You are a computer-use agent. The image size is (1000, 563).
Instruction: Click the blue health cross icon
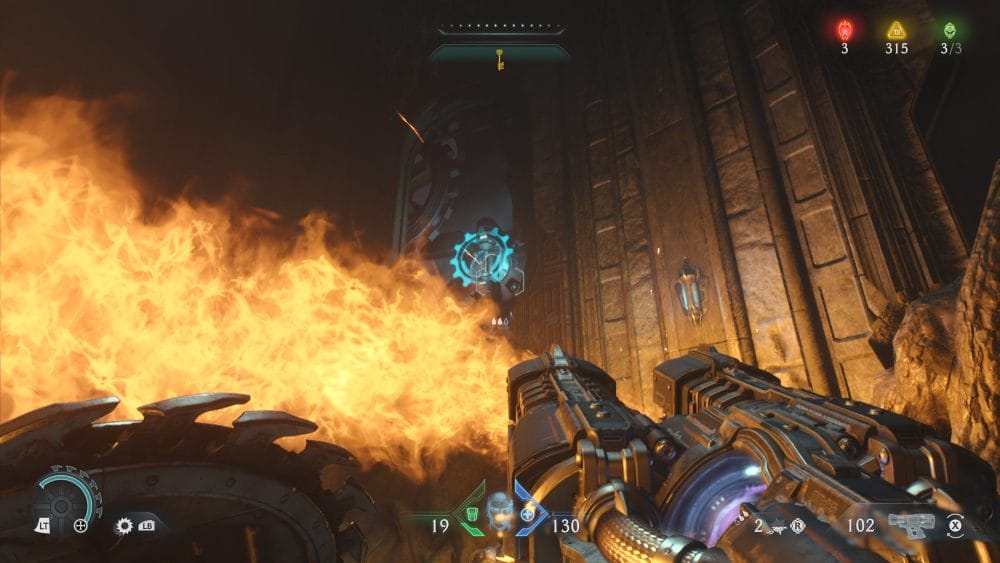point(527,514)
